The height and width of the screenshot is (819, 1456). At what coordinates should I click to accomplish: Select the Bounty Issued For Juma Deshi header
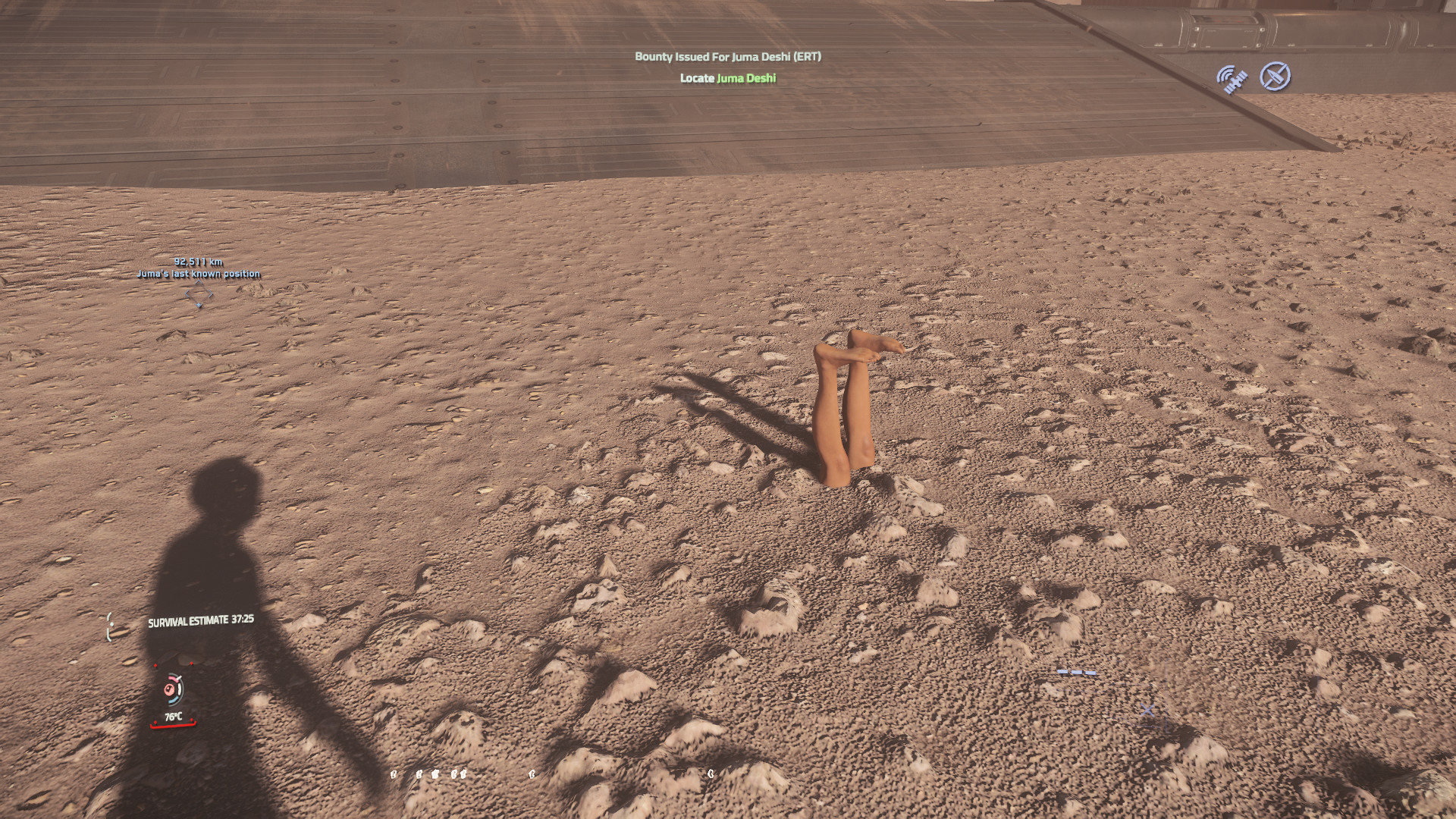point(730,55)
